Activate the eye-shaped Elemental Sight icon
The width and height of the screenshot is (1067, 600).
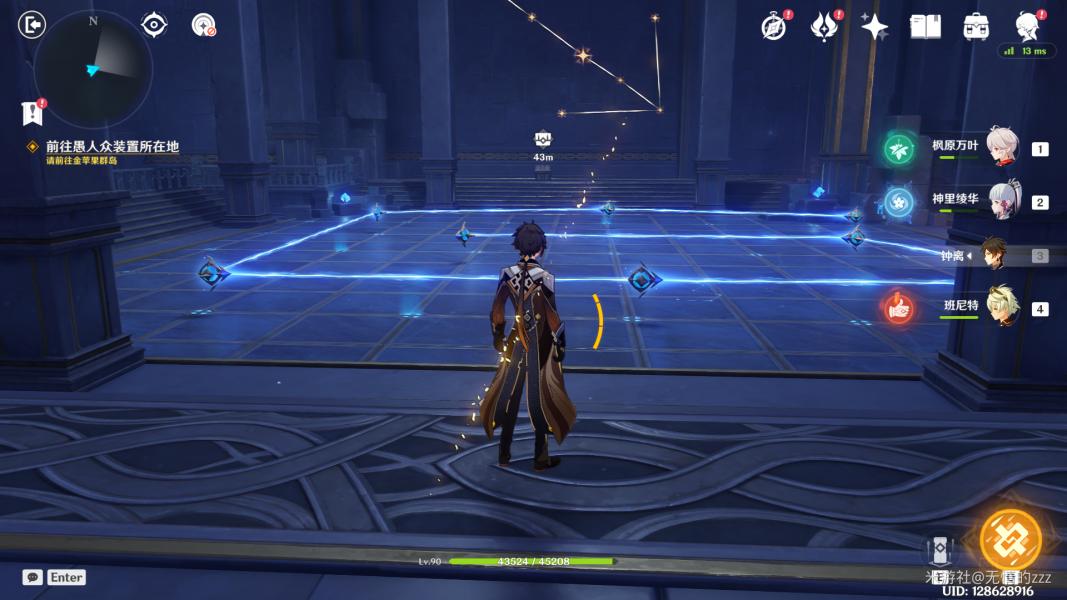(154, 25)
